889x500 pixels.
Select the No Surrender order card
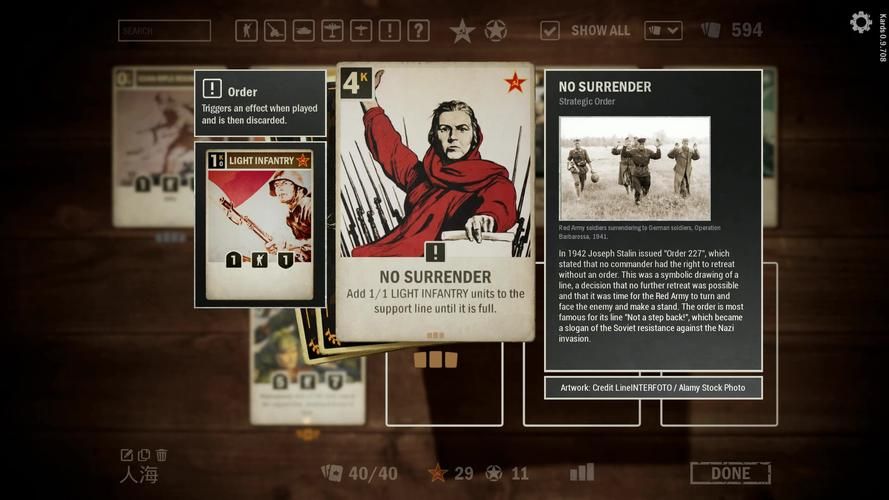coord(434,200)
